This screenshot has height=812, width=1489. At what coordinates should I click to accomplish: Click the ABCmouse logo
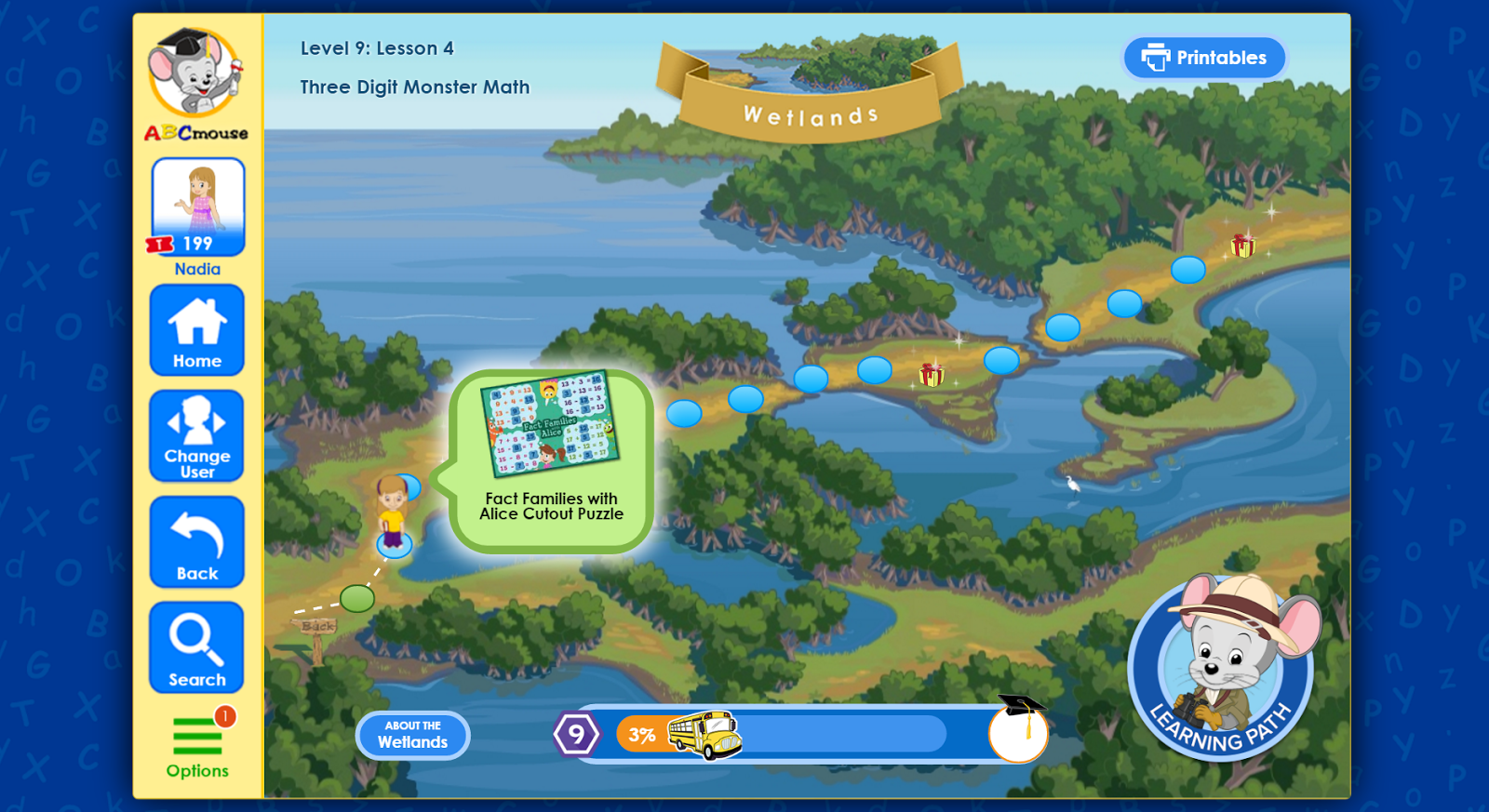pos(195,84)
